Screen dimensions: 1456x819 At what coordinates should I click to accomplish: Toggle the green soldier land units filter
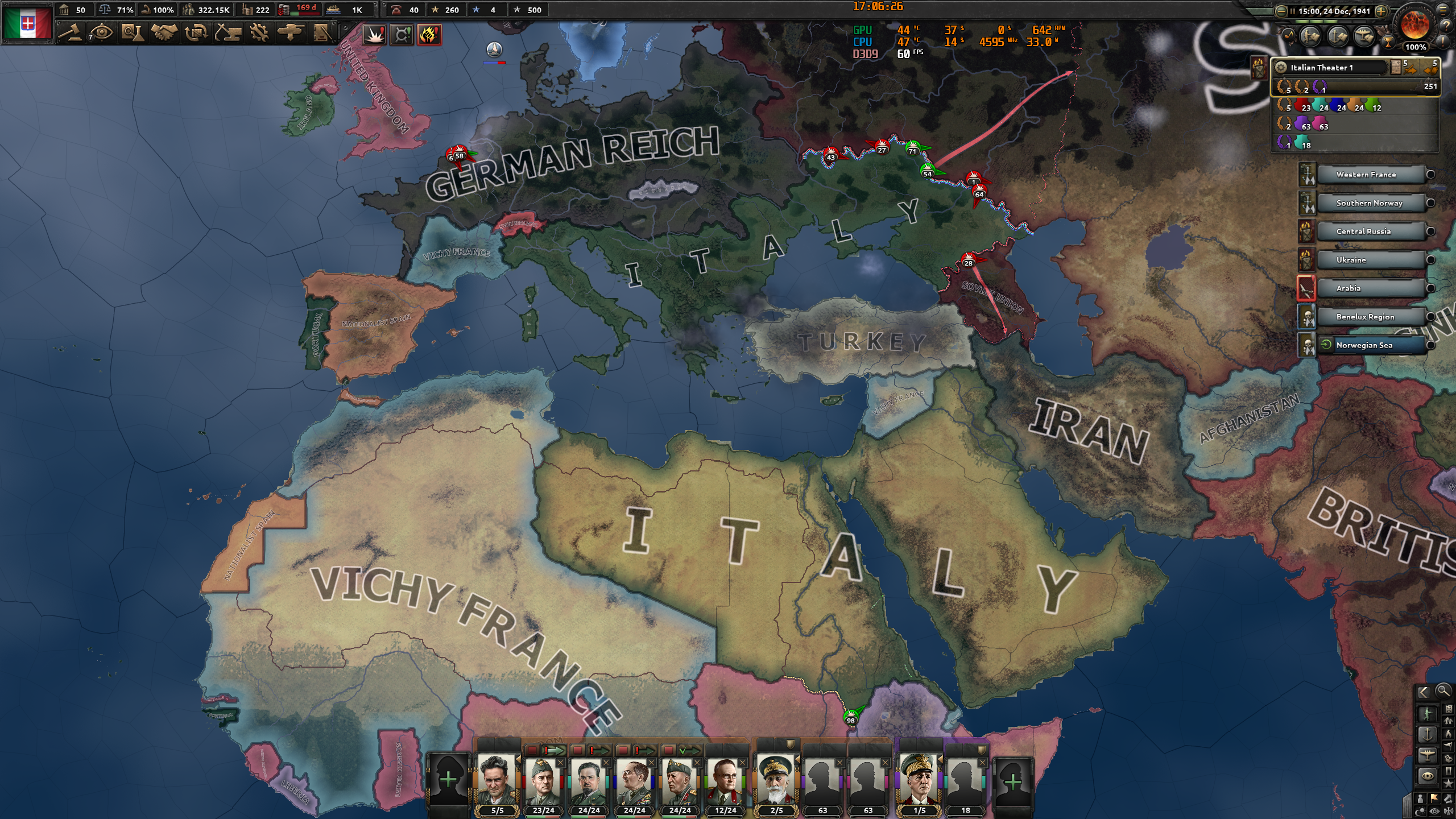pyautogui.click(x=1428, y=714)
